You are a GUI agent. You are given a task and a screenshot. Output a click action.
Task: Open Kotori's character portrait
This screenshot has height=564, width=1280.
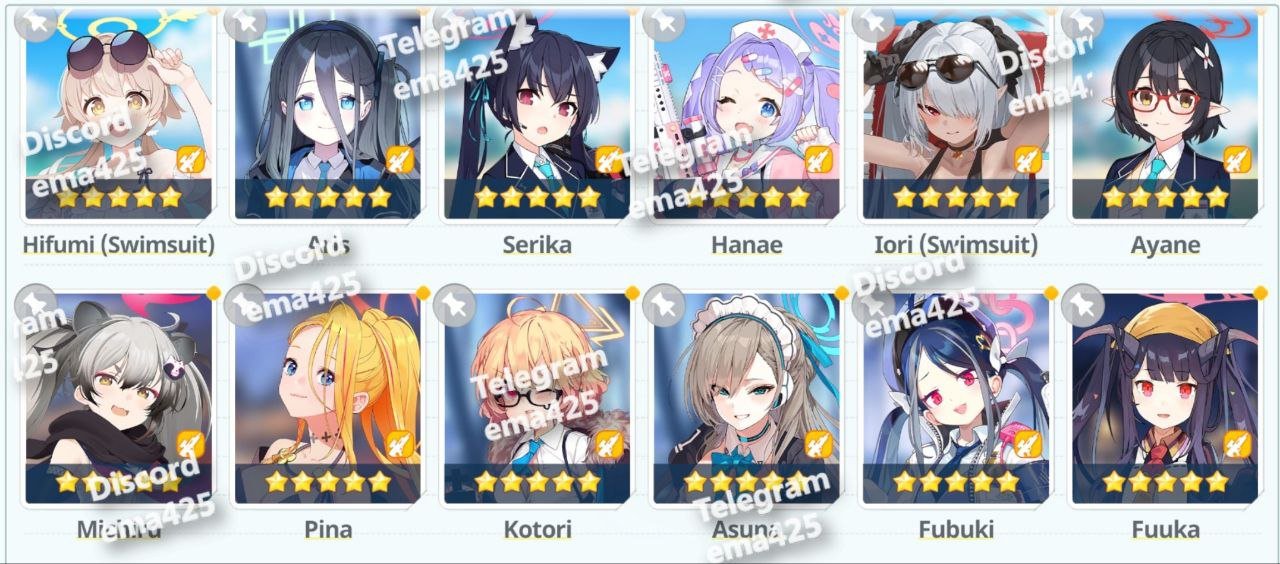click(537, 395)
